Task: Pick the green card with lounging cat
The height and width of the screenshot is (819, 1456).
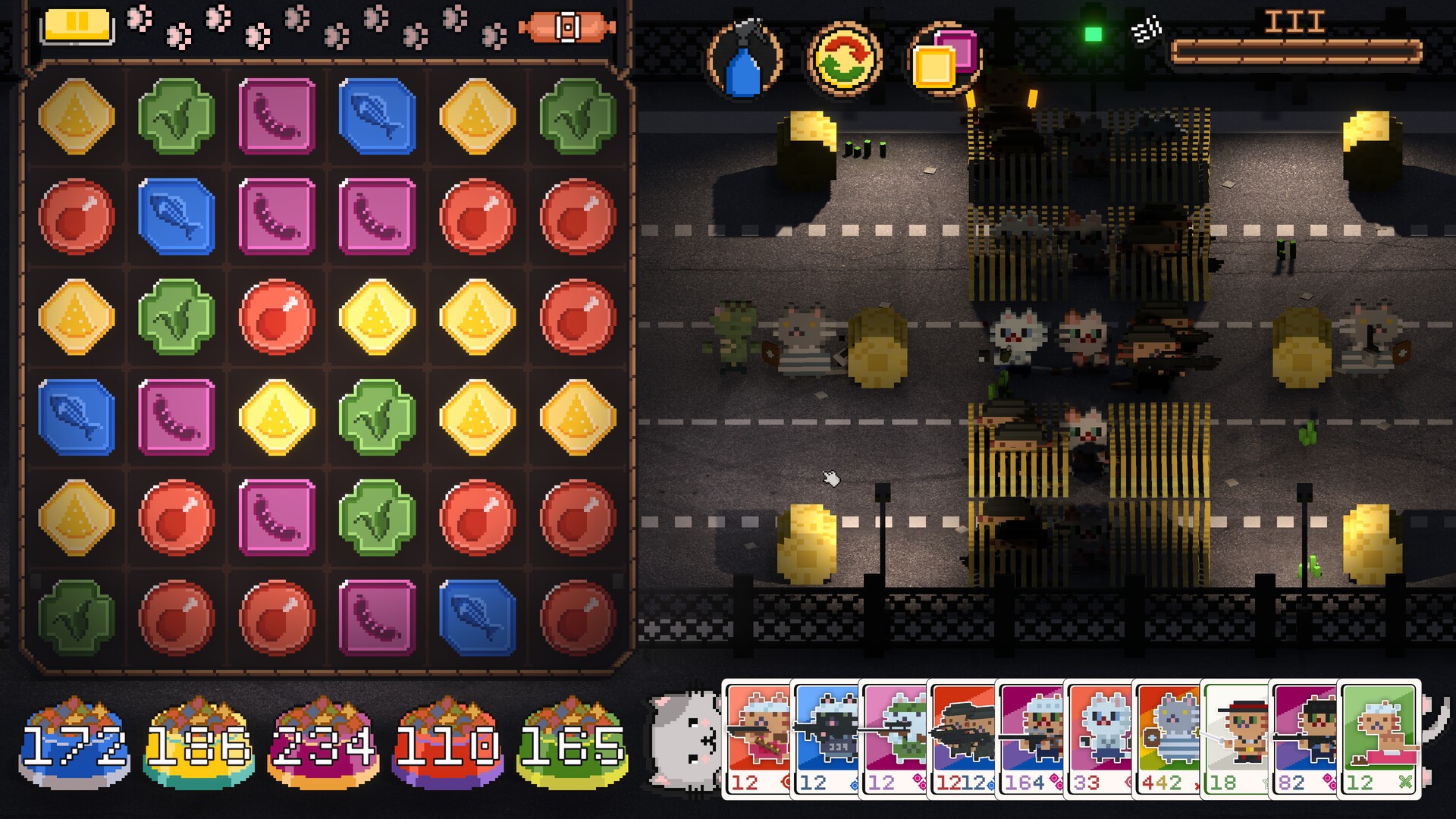Action: tap(1379, 736)
